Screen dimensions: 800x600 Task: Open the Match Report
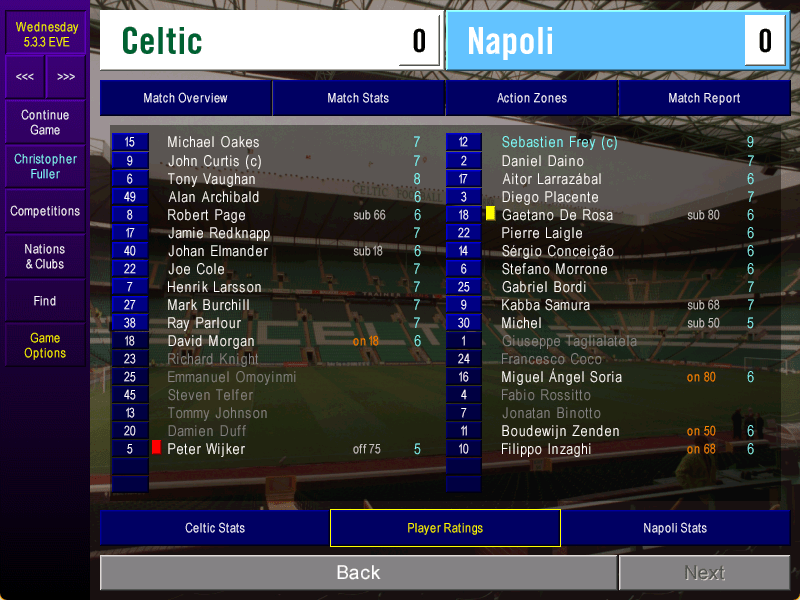pyautogui.click(x=704, y=98)
